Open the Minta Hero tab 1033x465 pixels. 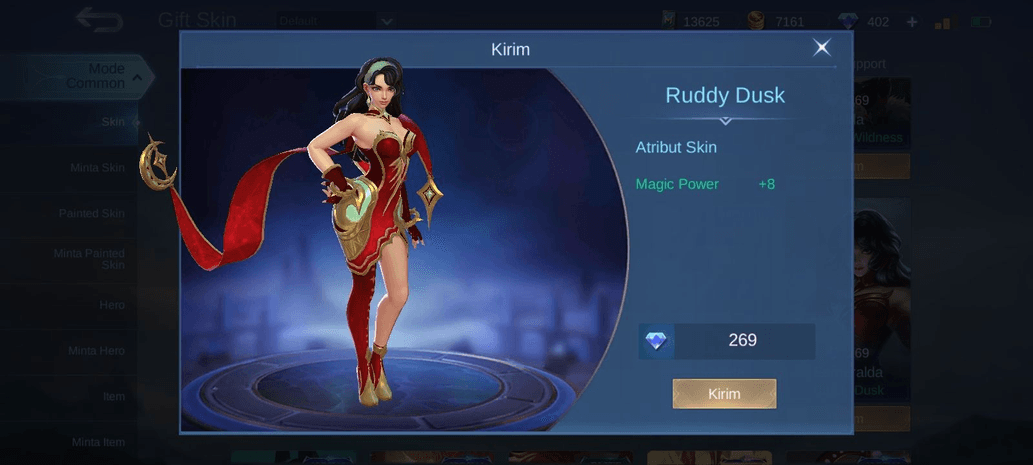(96, 351)
